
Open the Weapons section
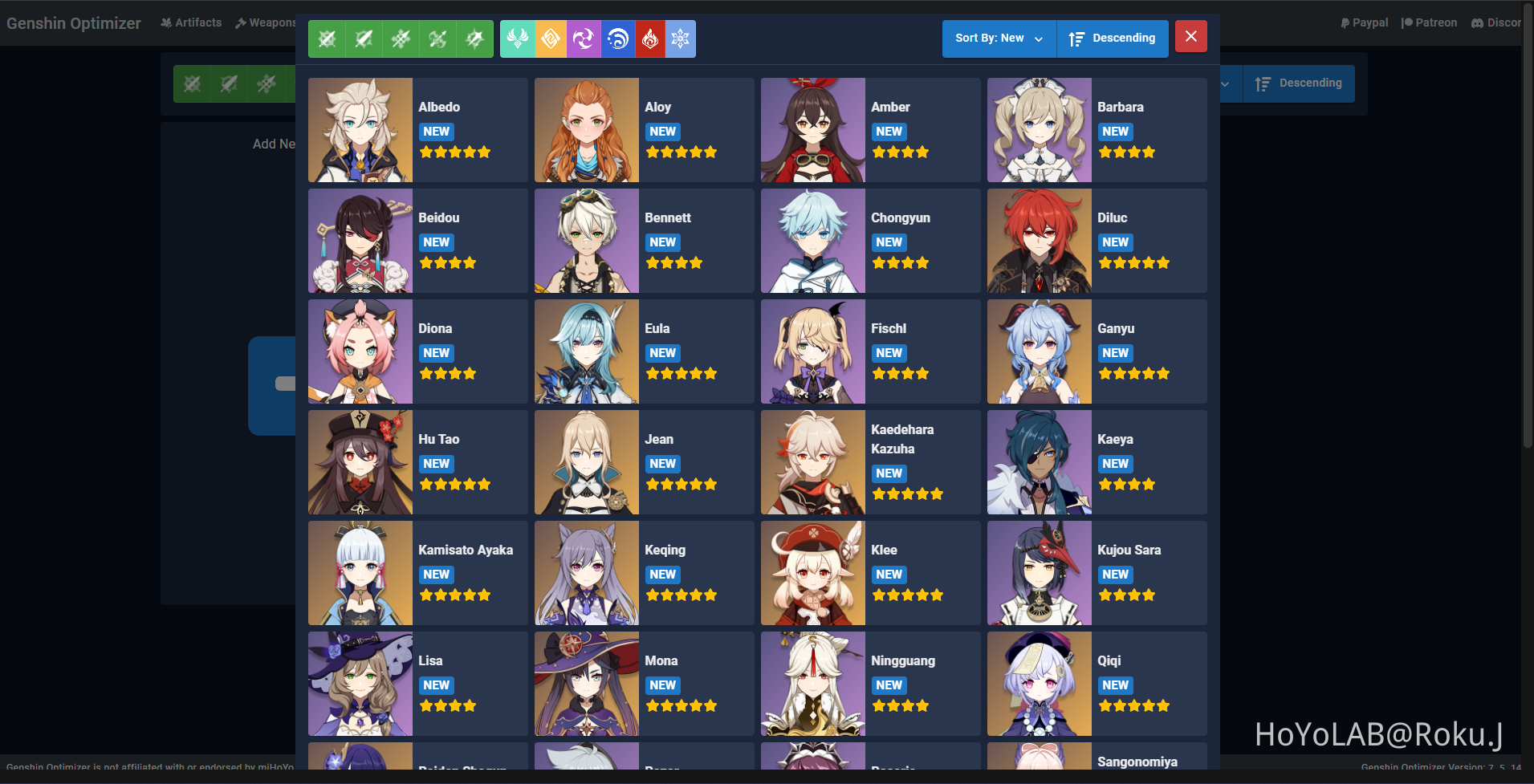(x=266, y=22)
